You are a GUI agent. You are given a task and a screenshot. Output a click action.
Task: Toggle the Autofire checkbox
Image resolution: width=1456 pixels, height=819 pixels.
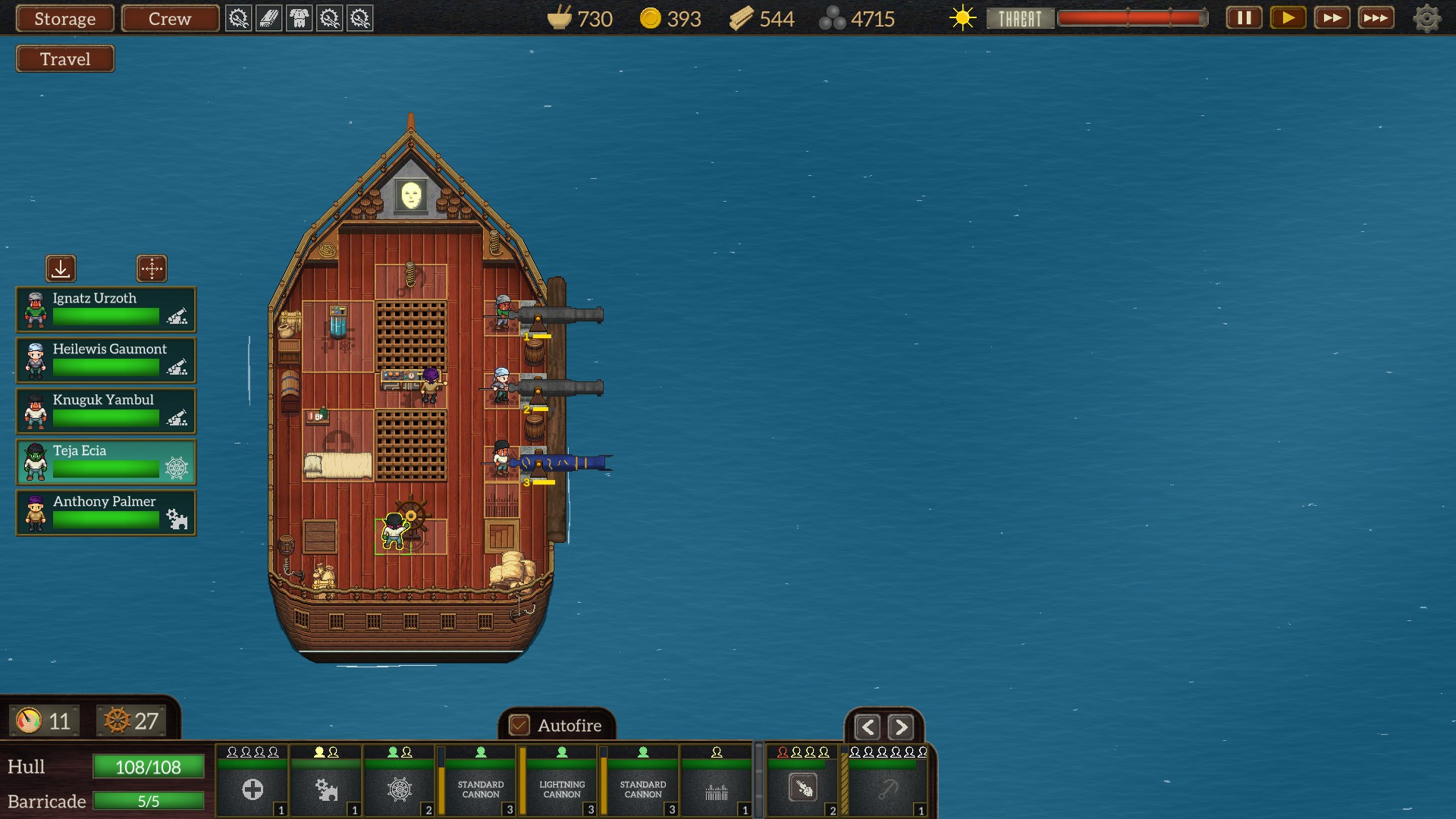click(519, 726)
